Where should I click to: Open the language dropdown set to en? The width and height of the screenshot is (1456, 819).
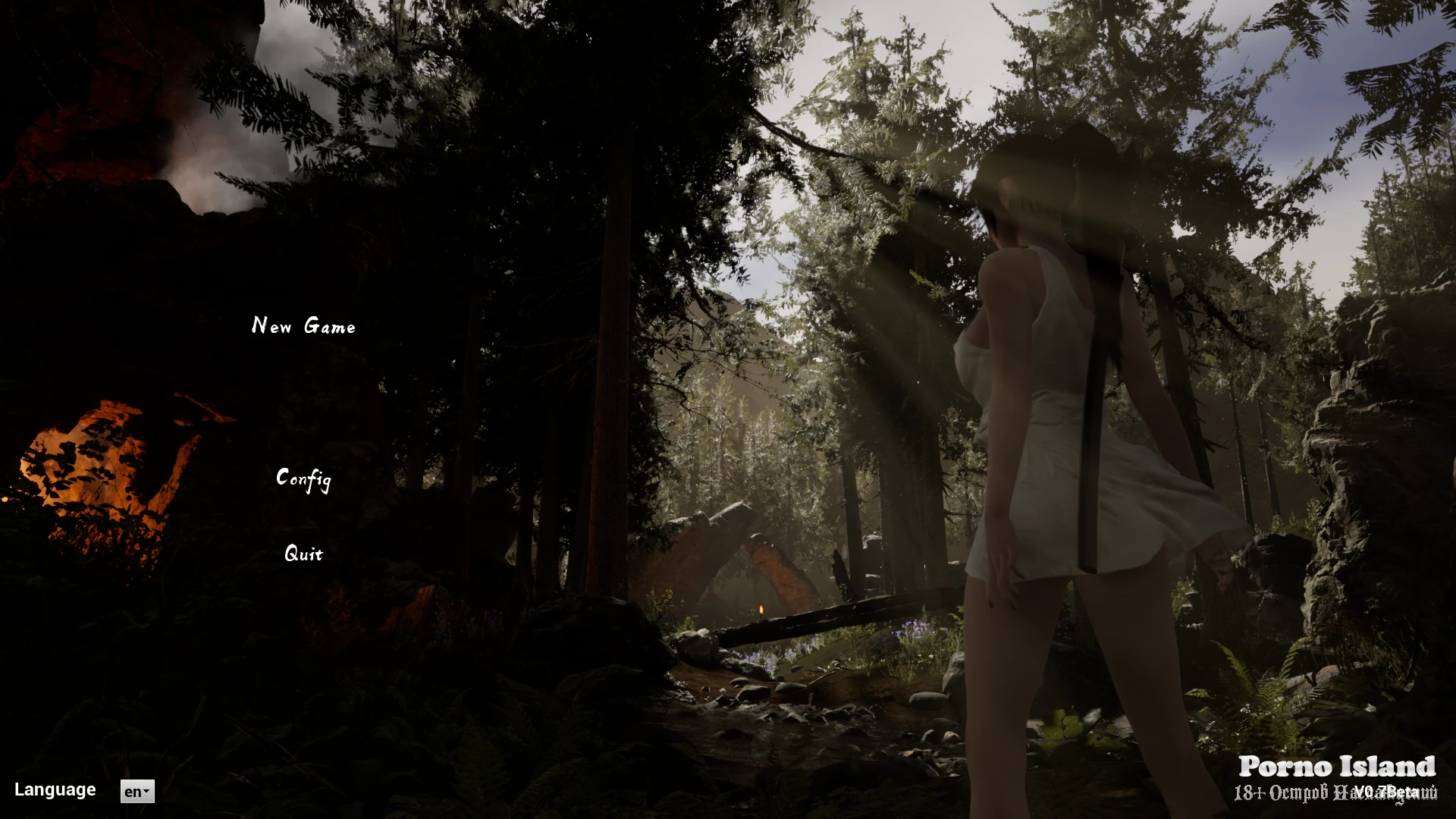(137, 792)
